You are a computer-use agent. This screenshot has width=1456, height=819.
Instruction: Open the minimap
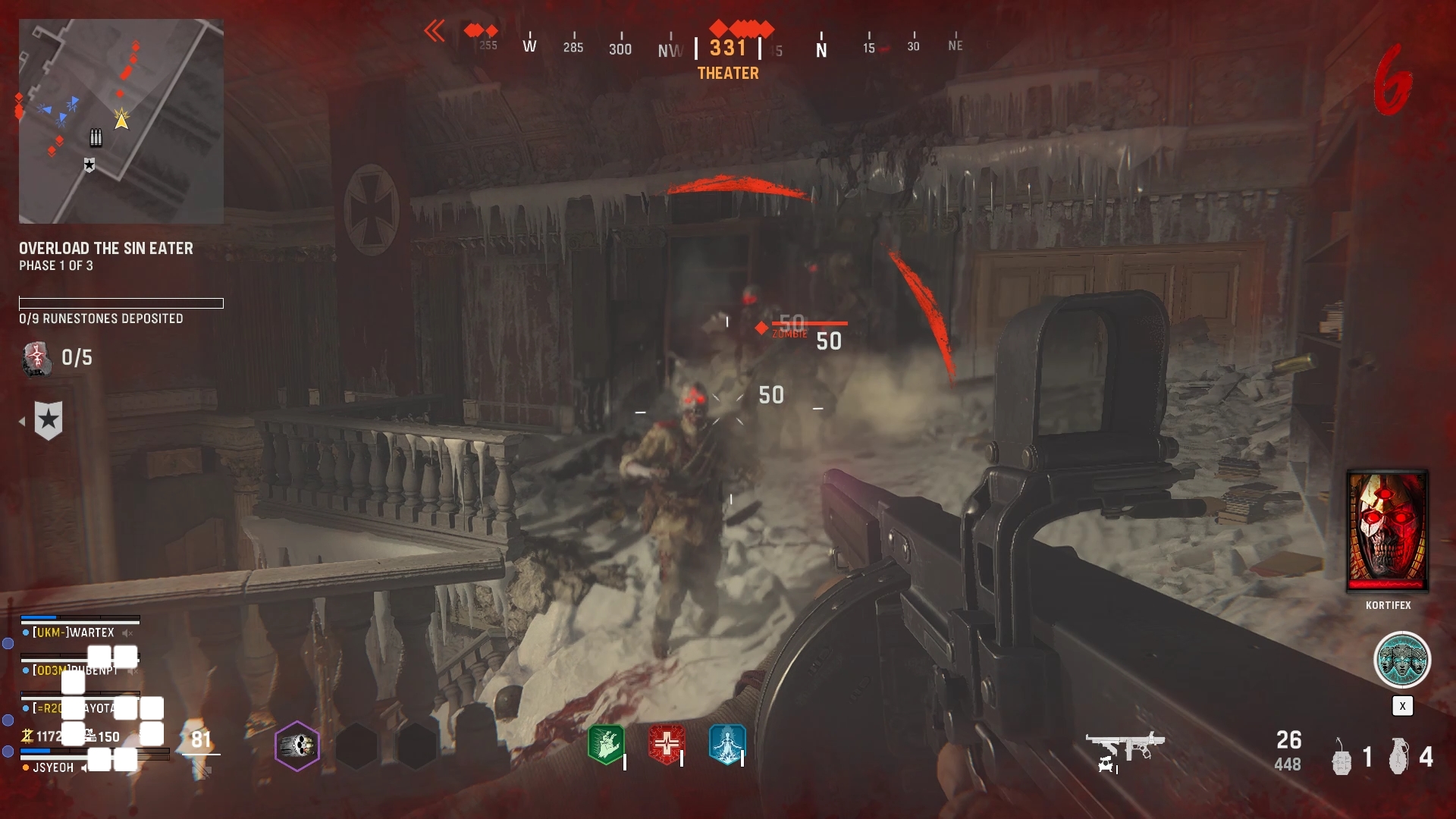[x=121, y=121]
